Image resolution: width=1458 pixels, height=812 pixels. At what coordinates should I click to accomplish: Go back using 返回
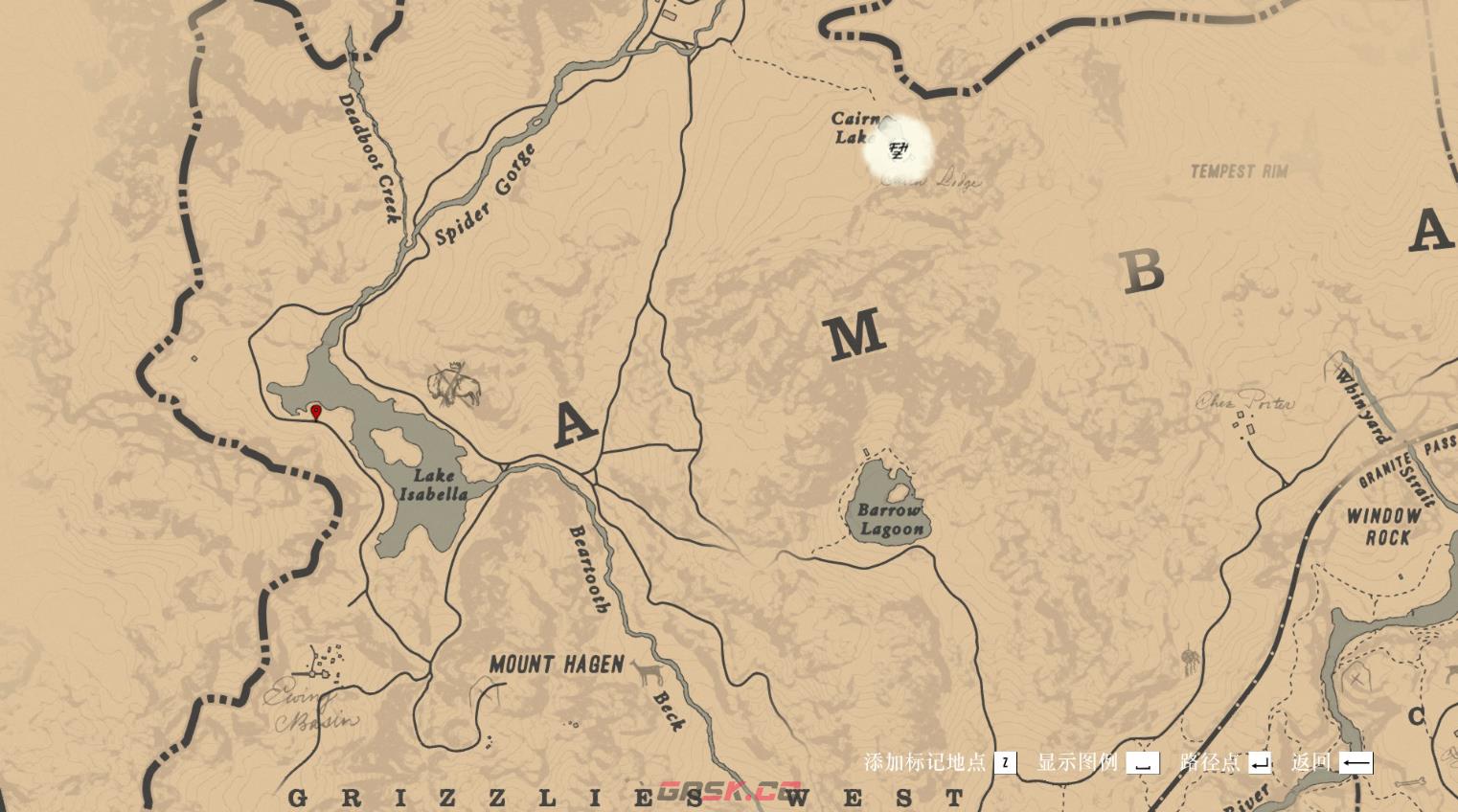1332,763
